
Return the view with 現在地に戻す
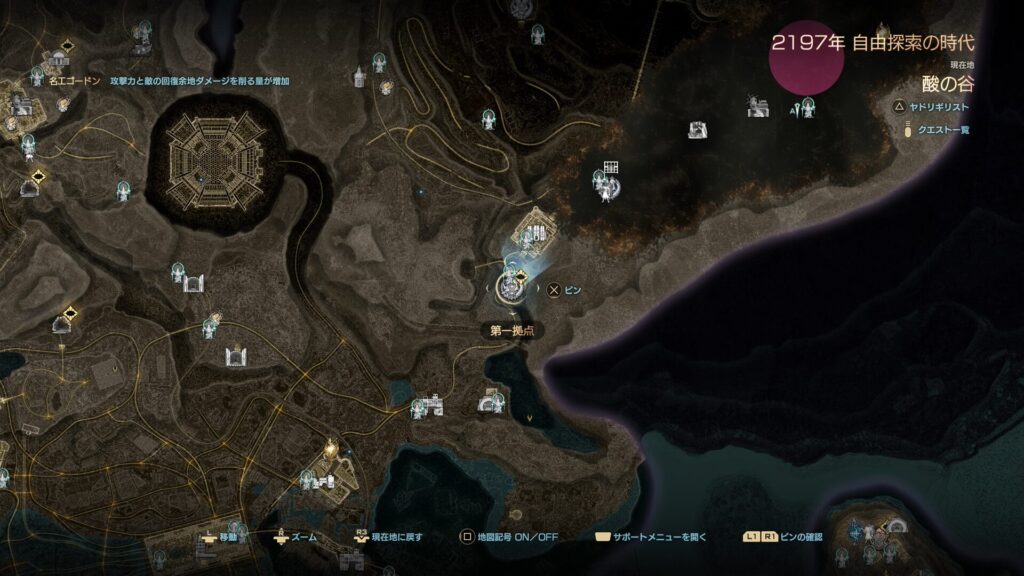[x=389, y=537]
